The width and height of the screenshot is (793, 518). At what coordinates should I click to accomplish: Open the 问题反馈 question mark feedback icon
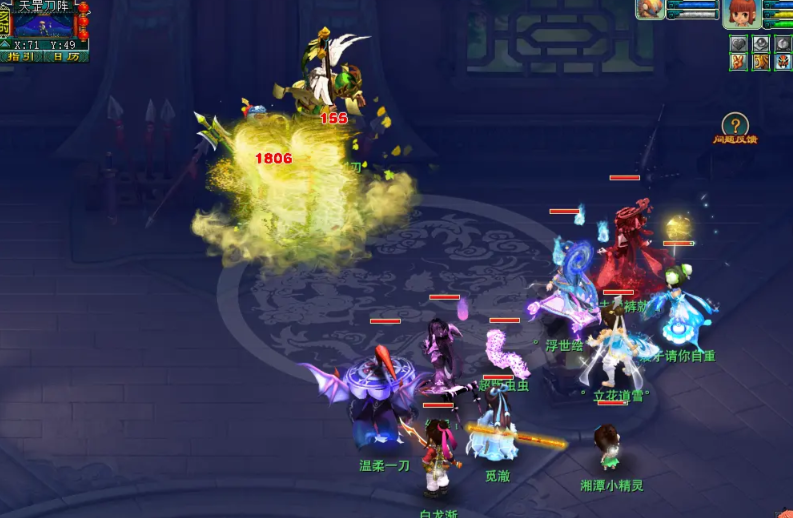(x=735, y=125)
